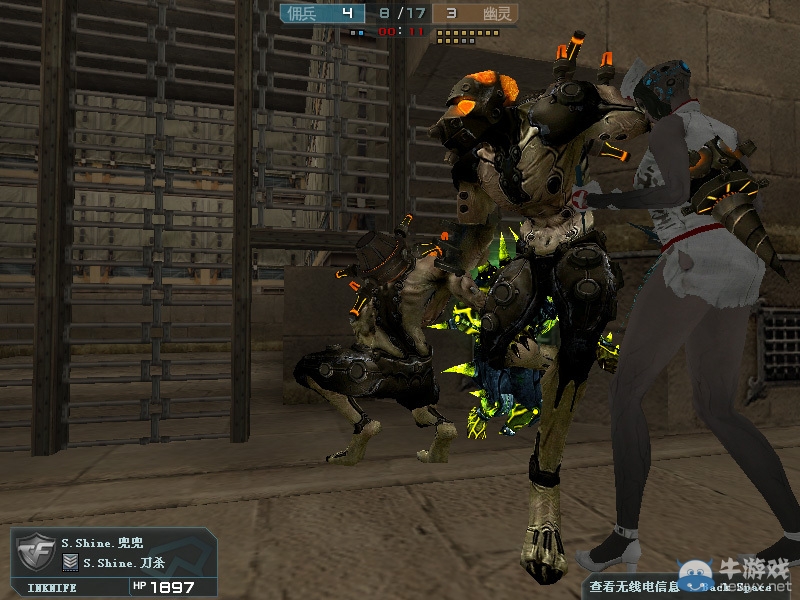This screenshot has width=800, height=600.
Task: Open the radio message panel 查看无线电信息
Action: tap(634, 587)
